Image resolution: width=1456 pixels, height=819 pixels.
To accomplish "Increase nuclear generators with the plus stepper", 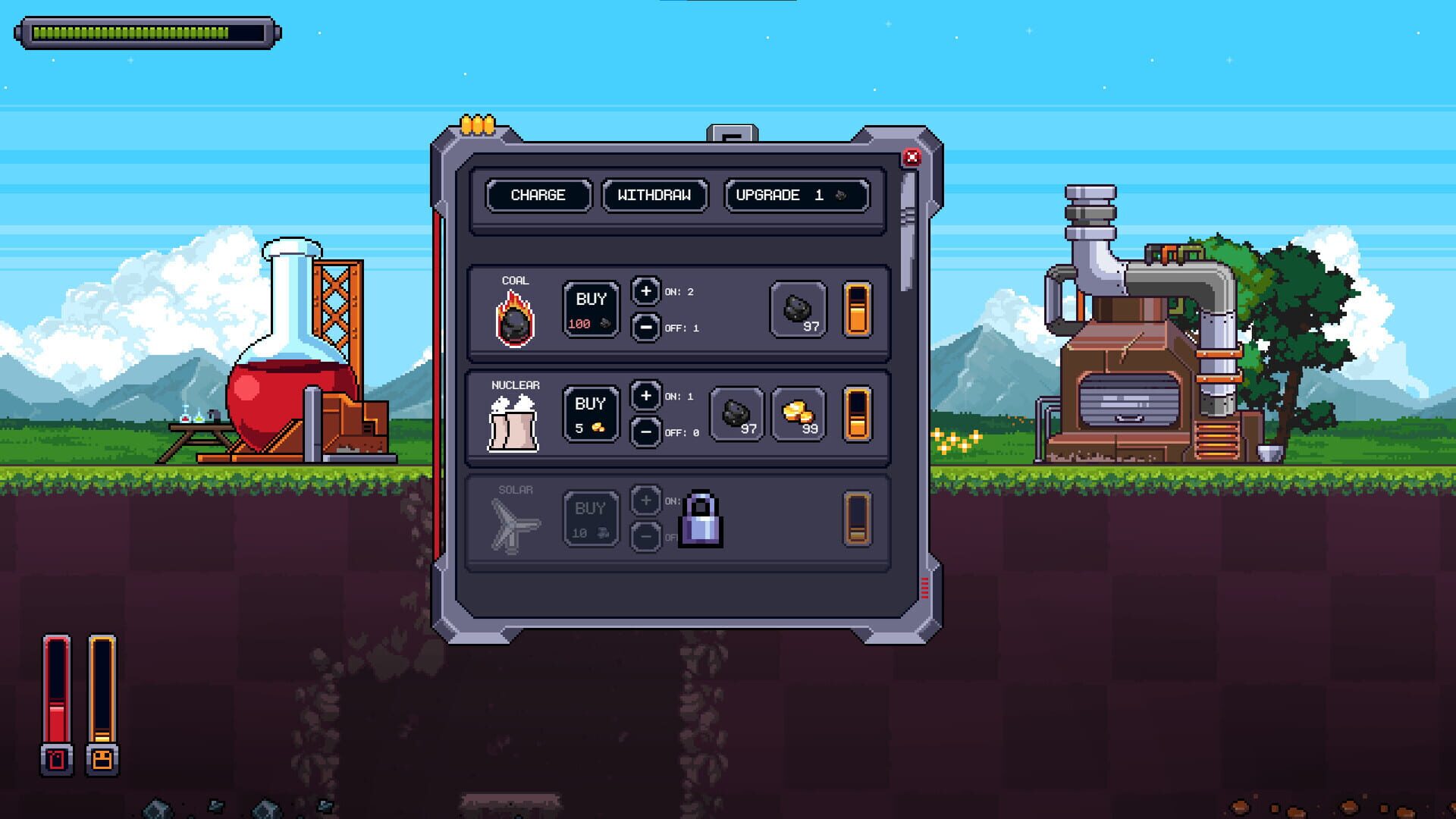I will pyautogui.click(x=645, y=396).
